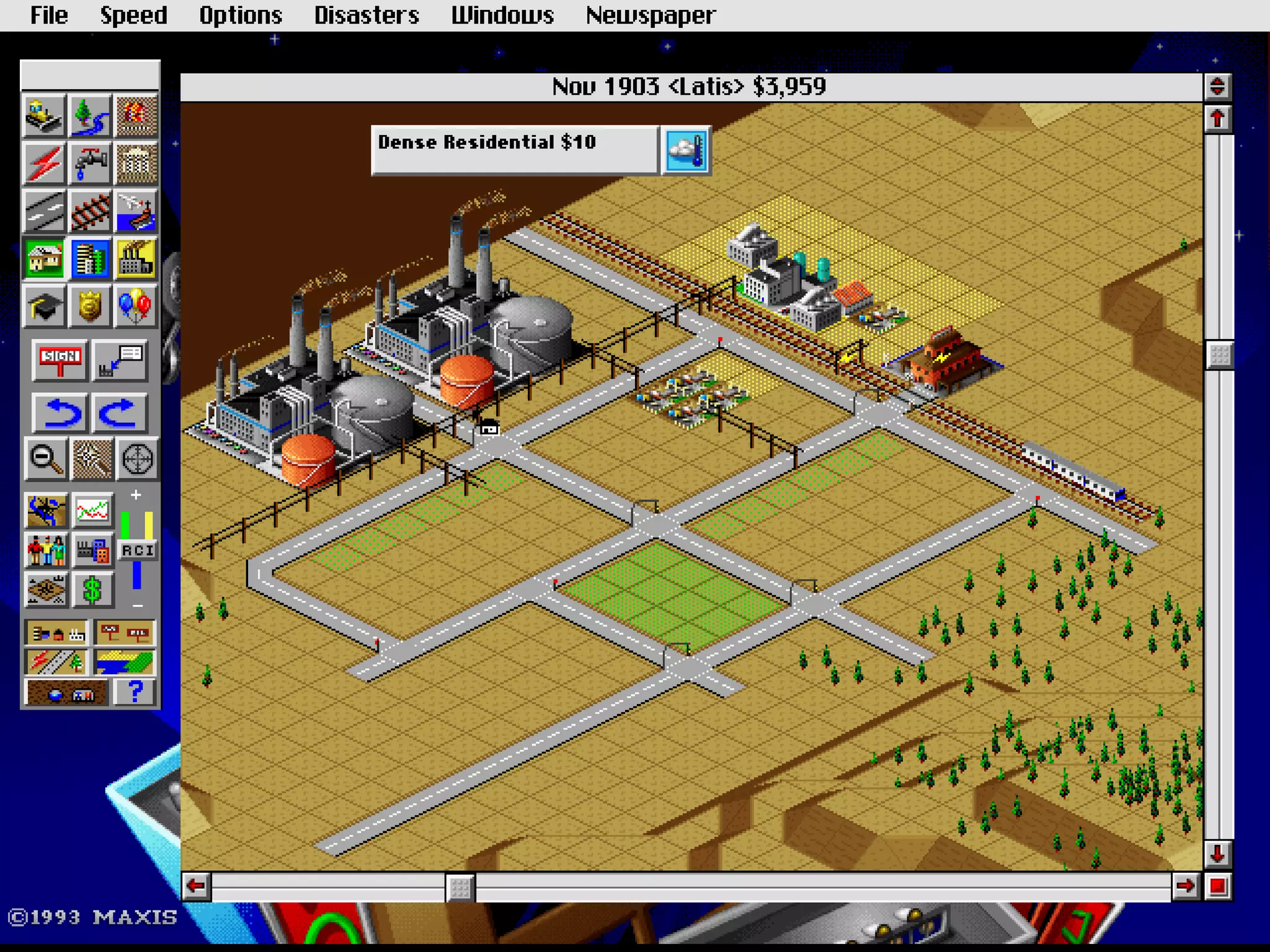Open the population window people icon
The height and width of the screenshot is (952, 1270).
pyautogui.click(x=46, y=550)
